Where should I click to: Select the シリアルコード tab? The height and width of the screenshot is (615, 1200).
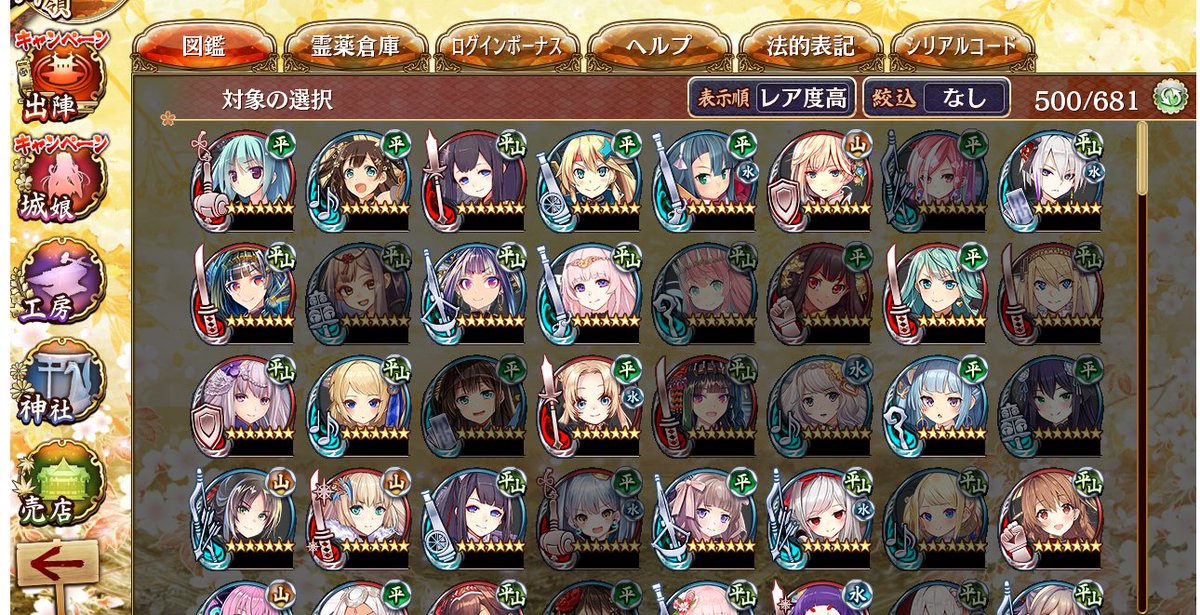(x=960, y=46)
